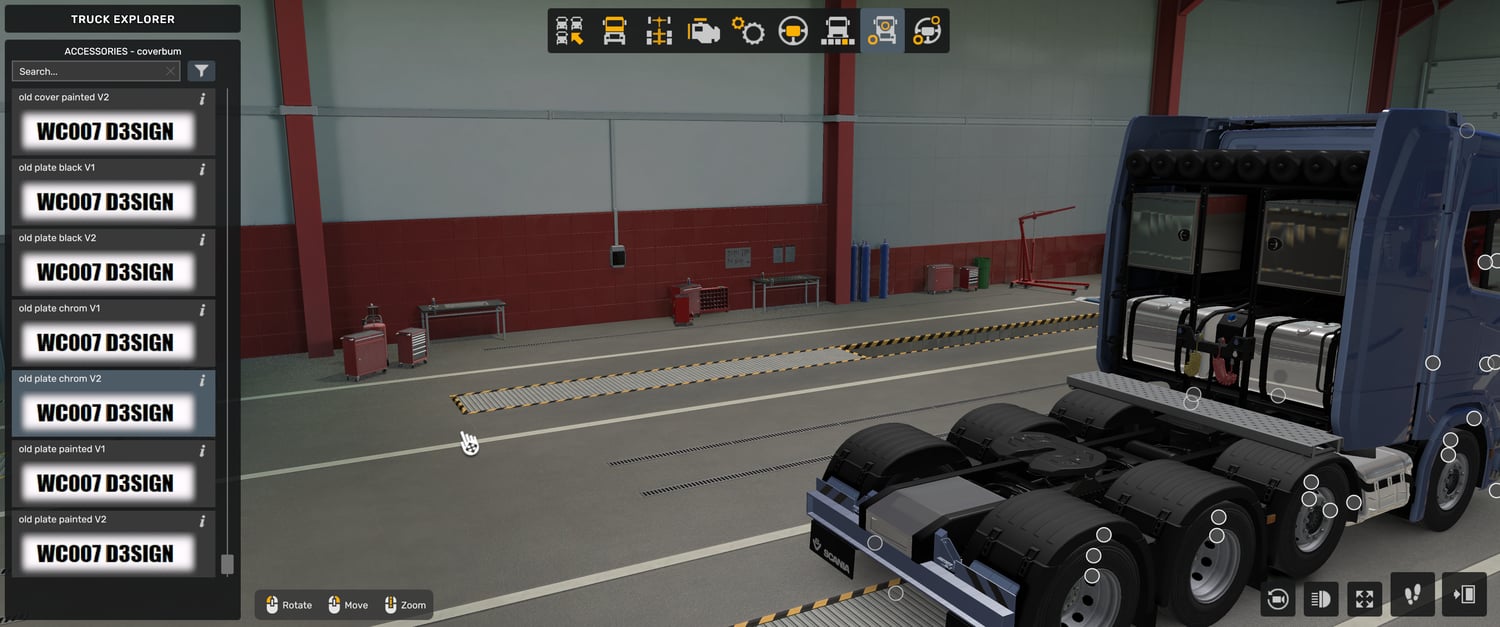Switch to the engine tab
1500x627 pixels.
click(704, 31)
